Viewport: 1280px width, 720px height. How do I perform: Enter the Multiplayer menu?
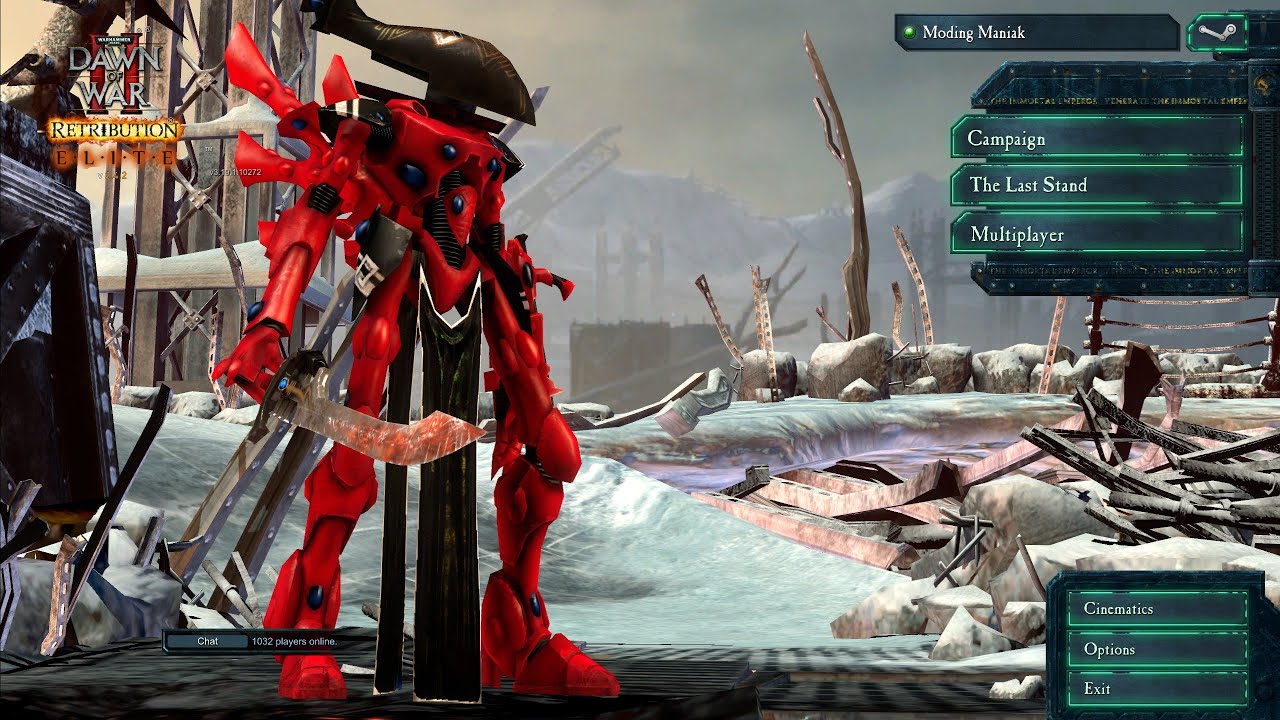tap(1097, 234)
